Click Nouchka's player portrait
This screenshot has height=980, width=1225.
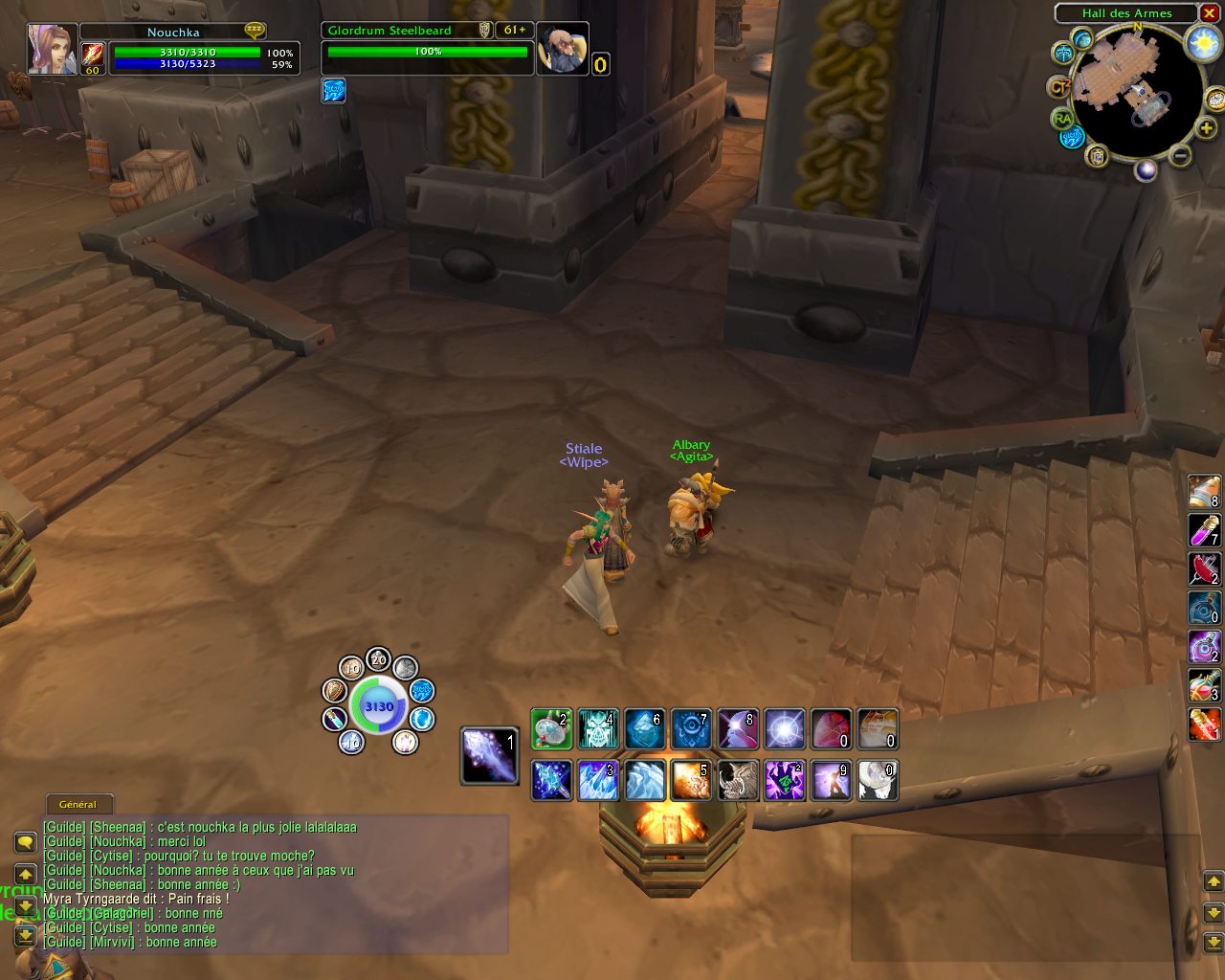pos(52,49)
